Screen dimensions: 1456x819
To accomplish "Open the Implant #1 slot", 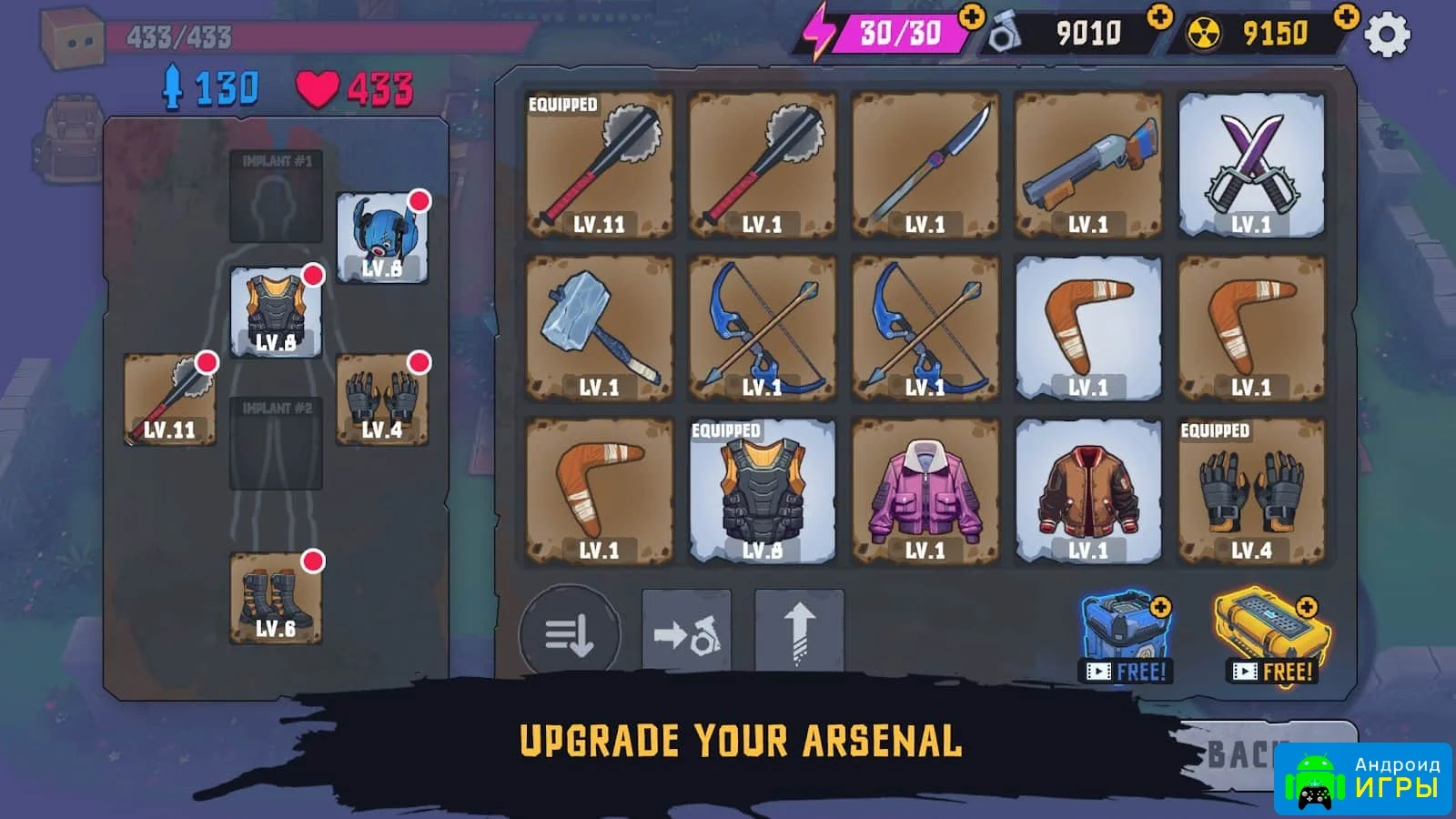I will click(276, 197).
